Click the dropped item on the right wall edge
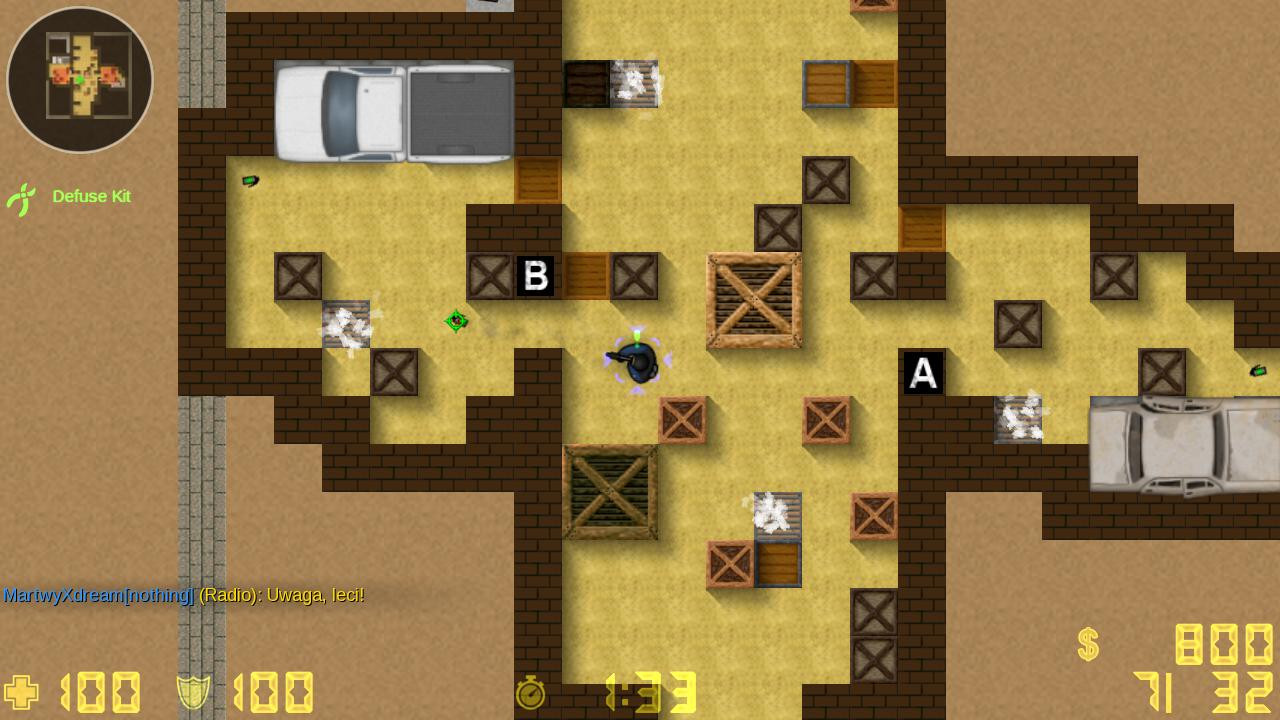Viewport: 1280px width, 720px height. 1258,372
